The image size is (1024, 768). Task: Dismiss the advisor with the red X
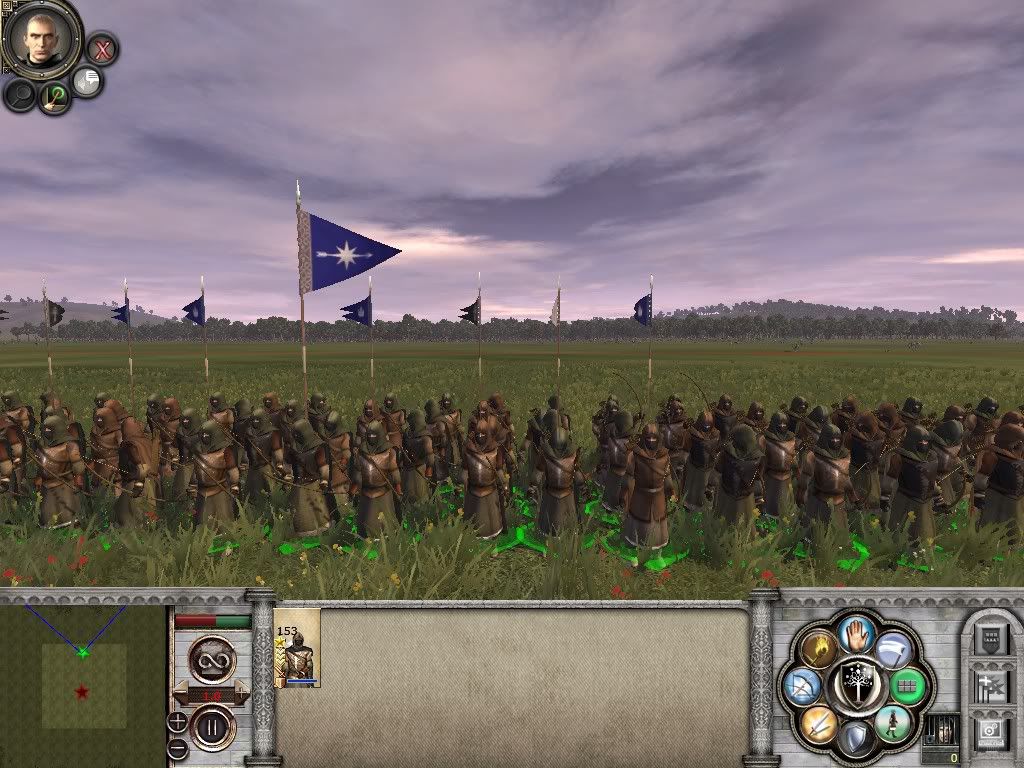tap(101, 48)
